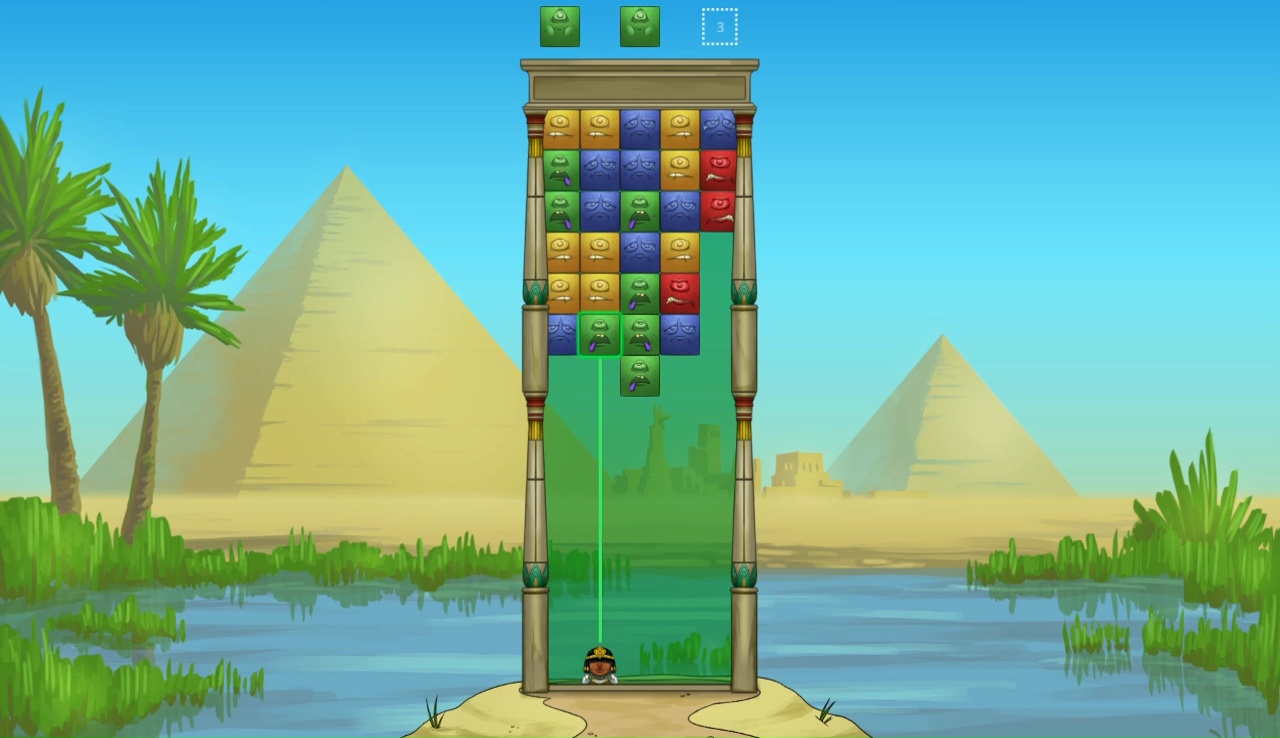This screenshot has height=738, width=1280.
Task: Select the first green block in the queue
Action: coord(560,26)
